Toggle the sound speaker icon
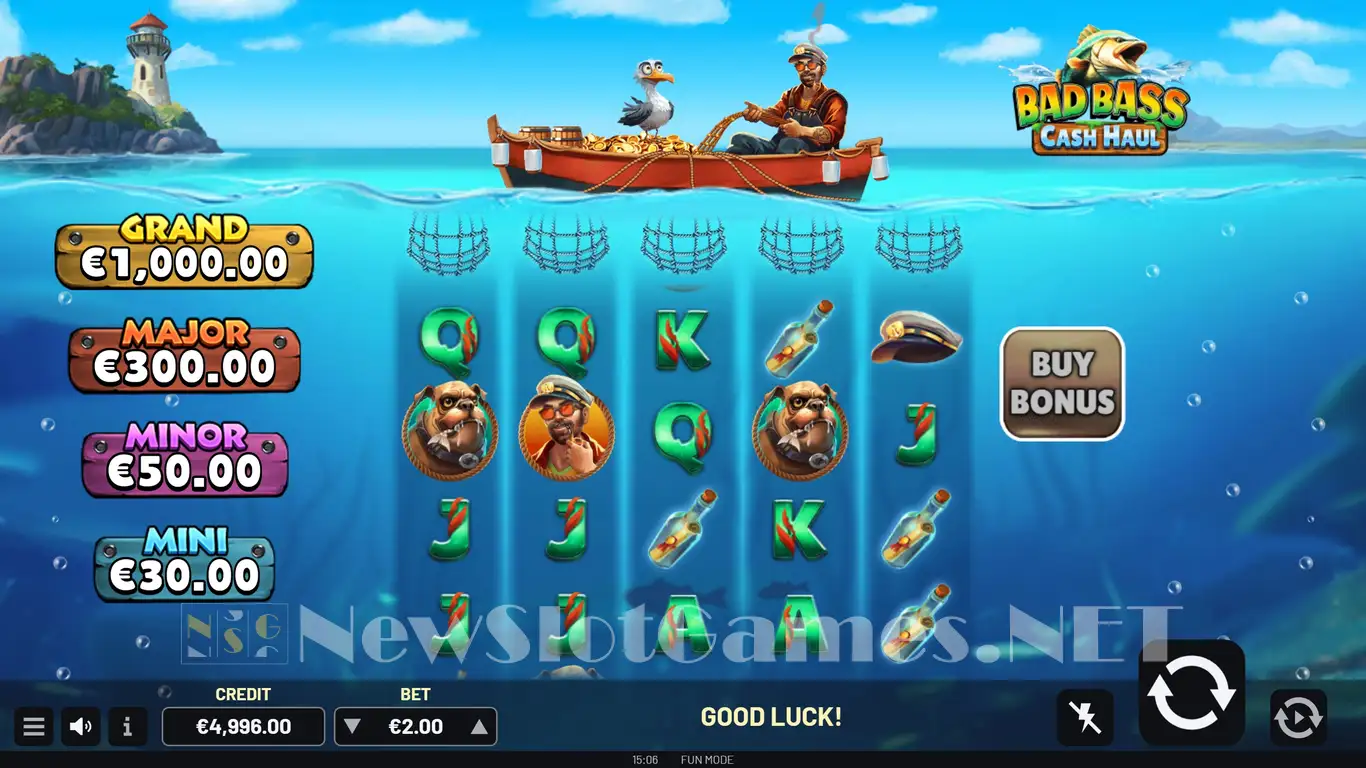 tap(81, 727)
